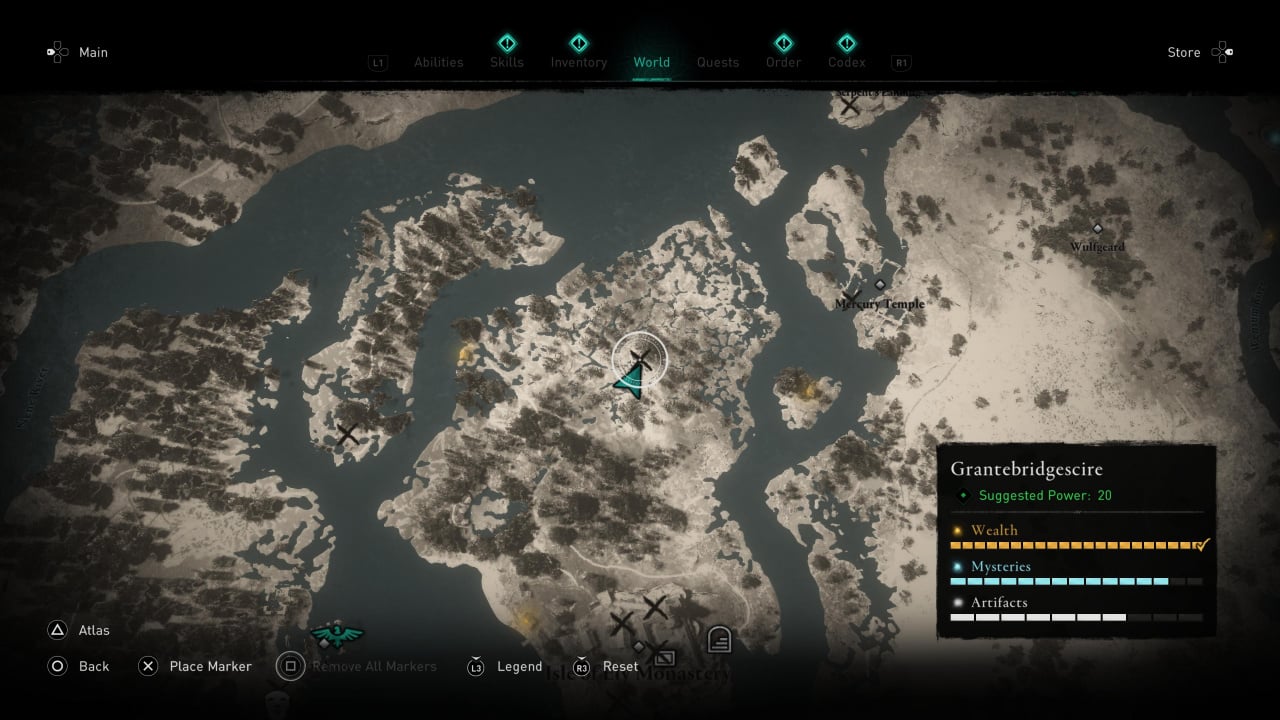Show the map Legend

point(519,666)
